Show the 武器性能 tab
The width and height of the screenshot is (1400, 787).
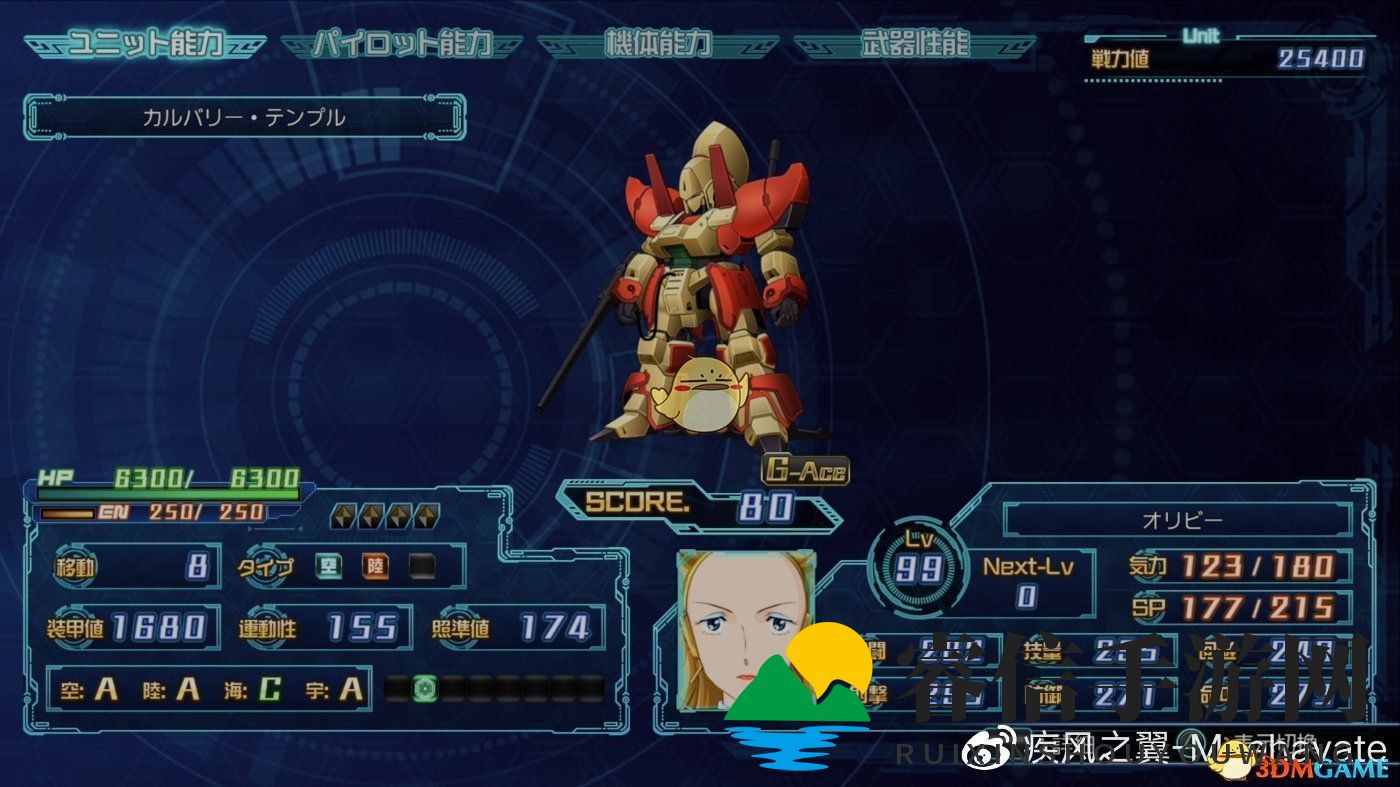pyautogui.click(x=914, y=45)
